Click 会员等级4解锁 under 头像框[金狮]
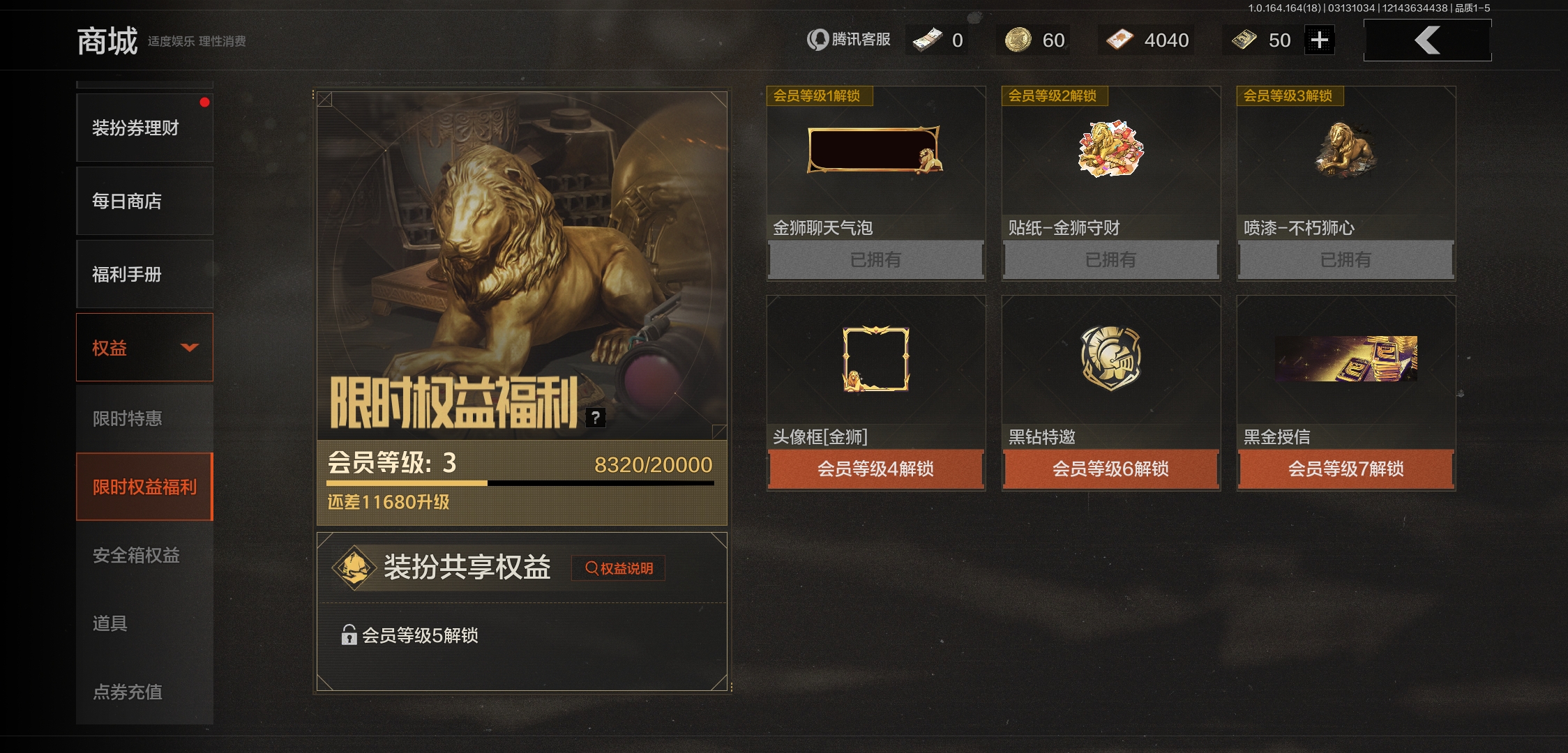The height and width of the screenshot is (753, 1568). [x=875, y=470]
